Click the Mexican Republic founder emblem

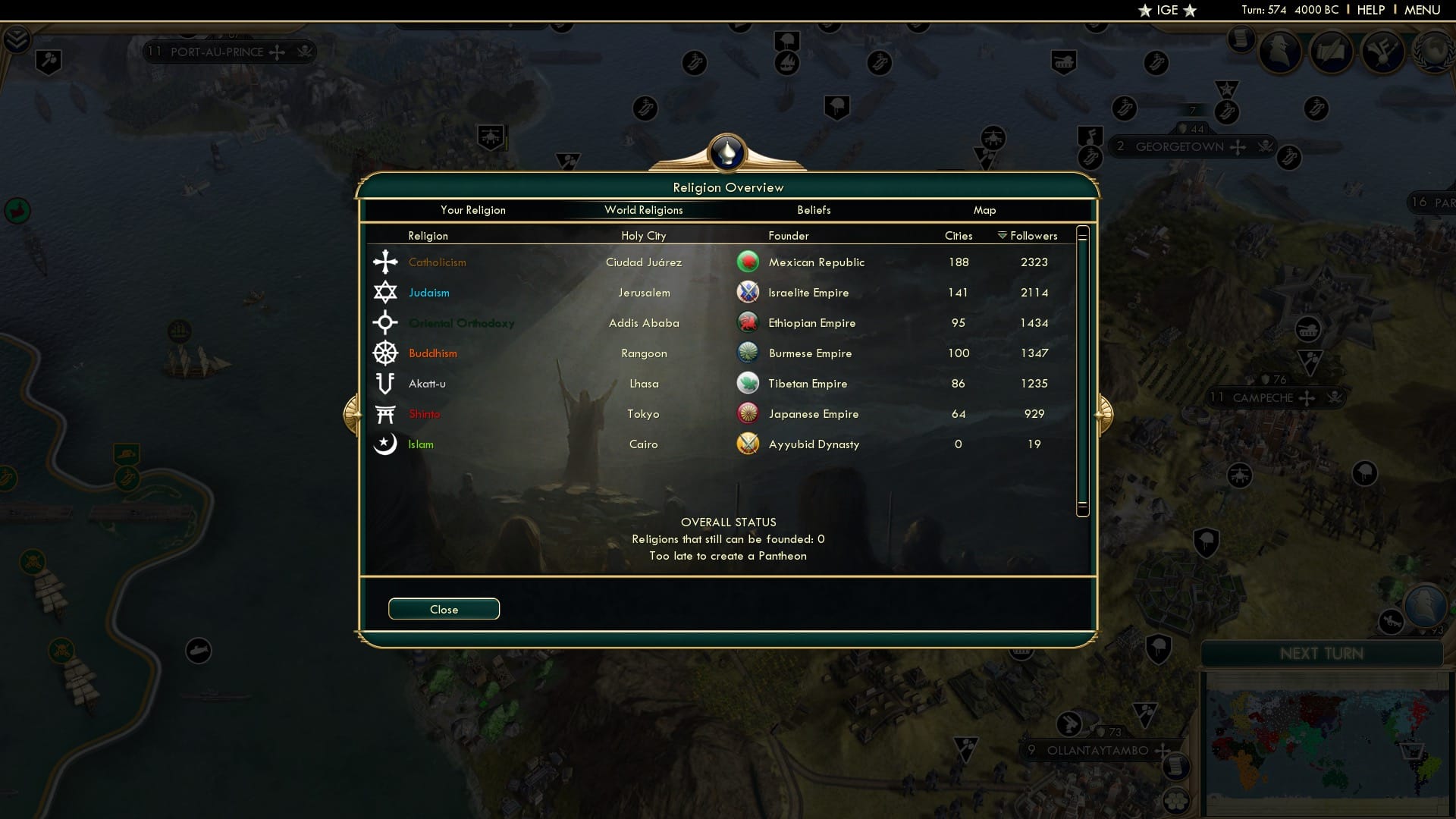click(748, 261)
